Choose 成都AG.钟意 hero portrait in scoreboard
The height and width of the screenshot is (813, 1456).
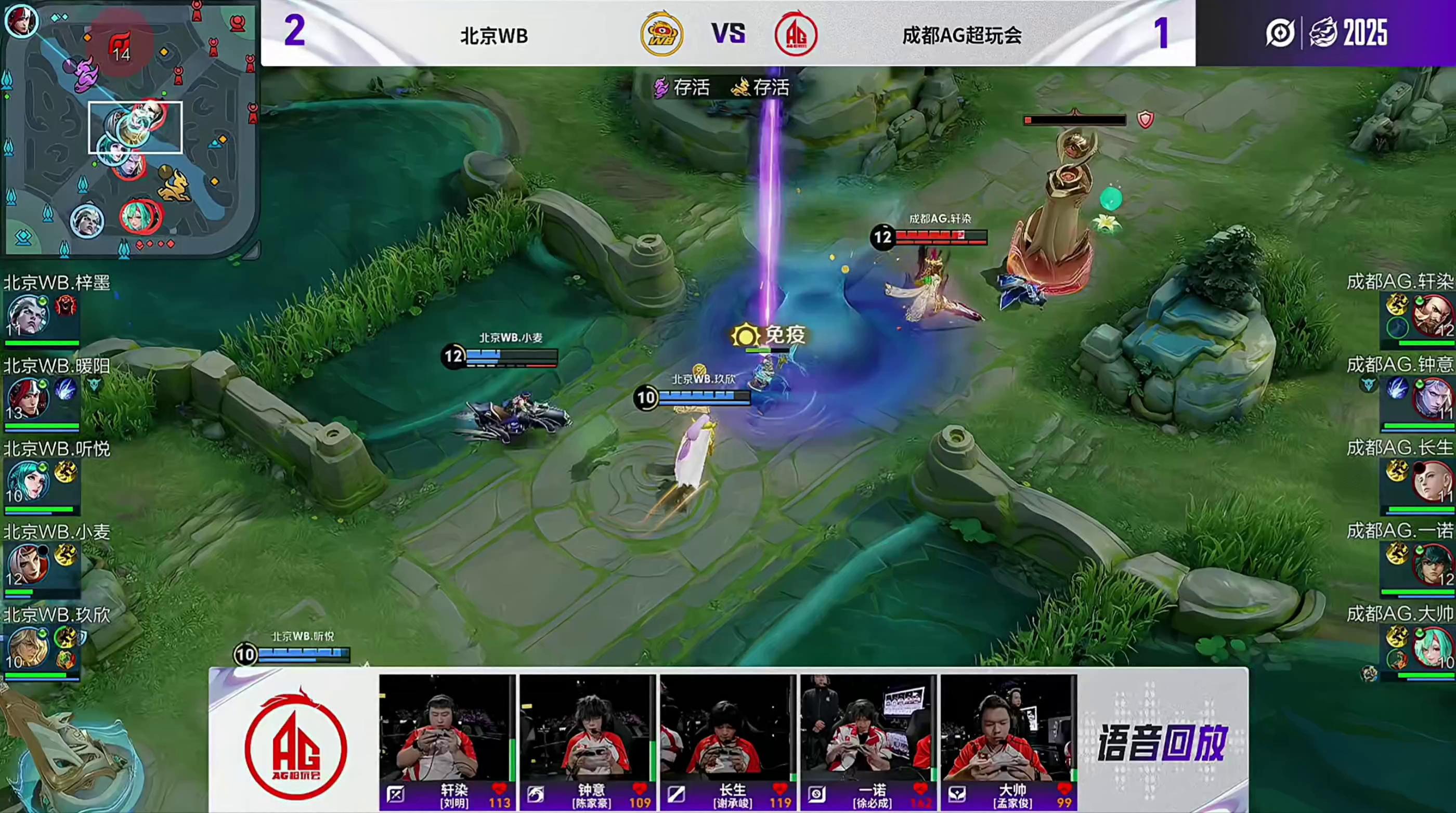(1431, 398)
